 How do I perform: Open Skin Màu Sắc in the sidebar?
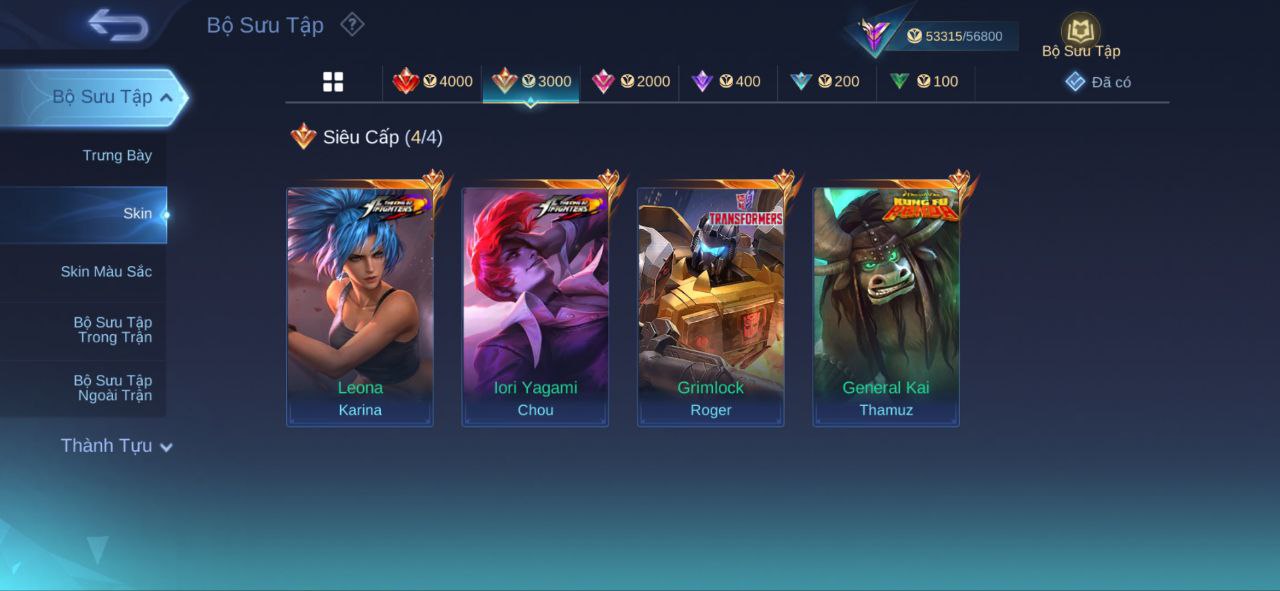(x=106, y=271)
